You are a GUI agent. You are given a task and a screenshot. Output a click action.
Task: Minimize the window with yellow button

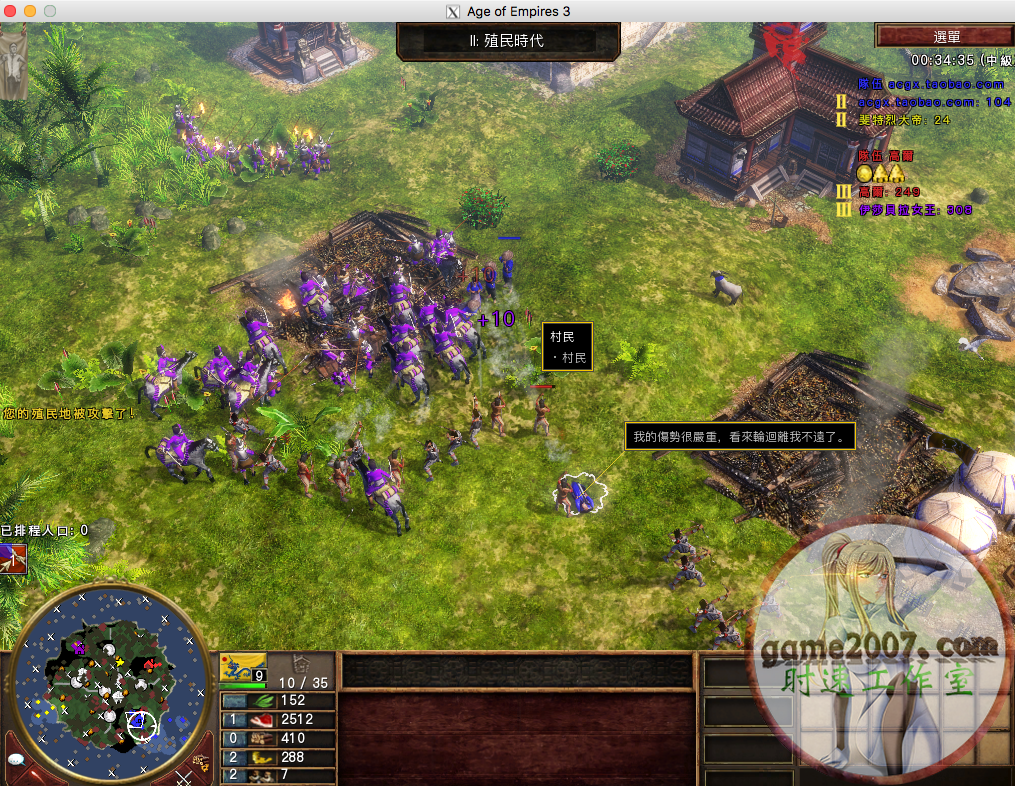click(x=30, y=11)
